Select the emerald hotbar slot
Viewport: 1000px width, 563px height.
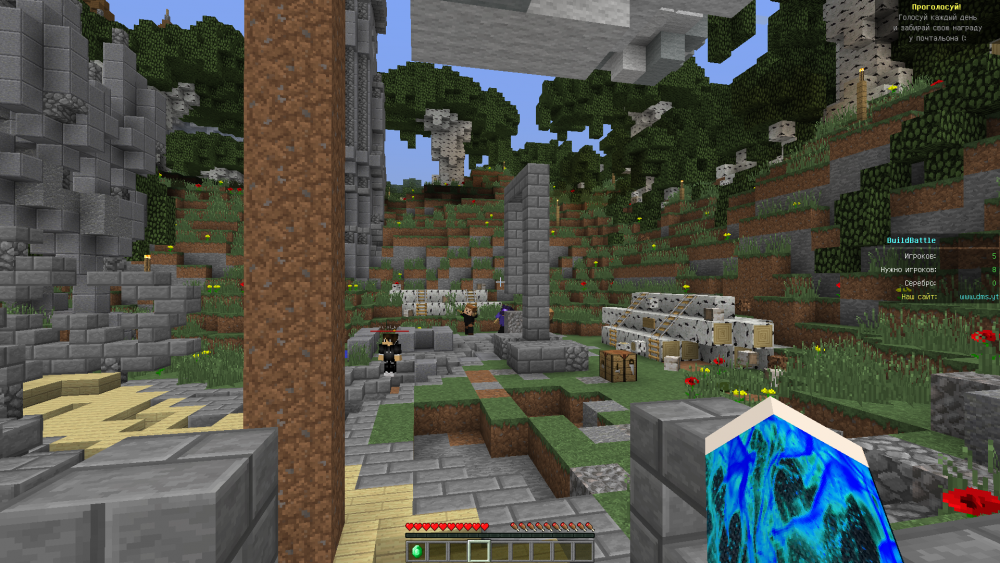[416, 551]
